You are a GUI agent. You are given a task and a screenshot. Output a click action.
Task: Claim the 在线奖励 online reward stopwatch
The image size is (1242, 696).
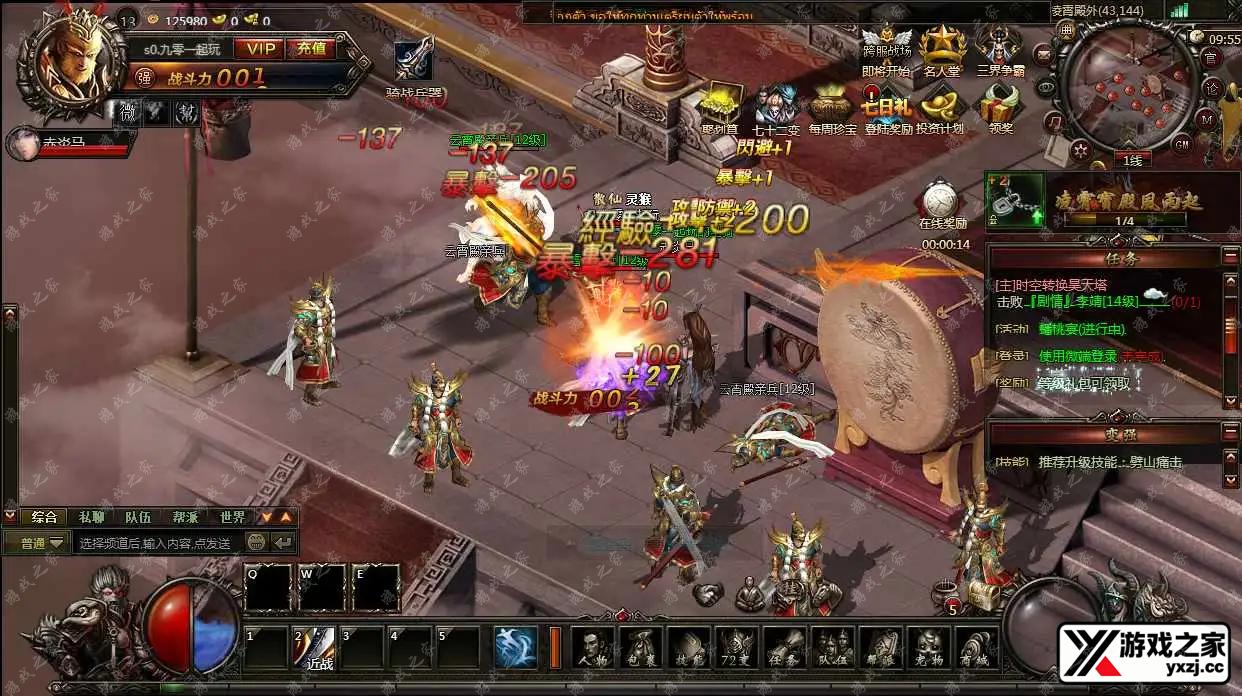(941, 202)
